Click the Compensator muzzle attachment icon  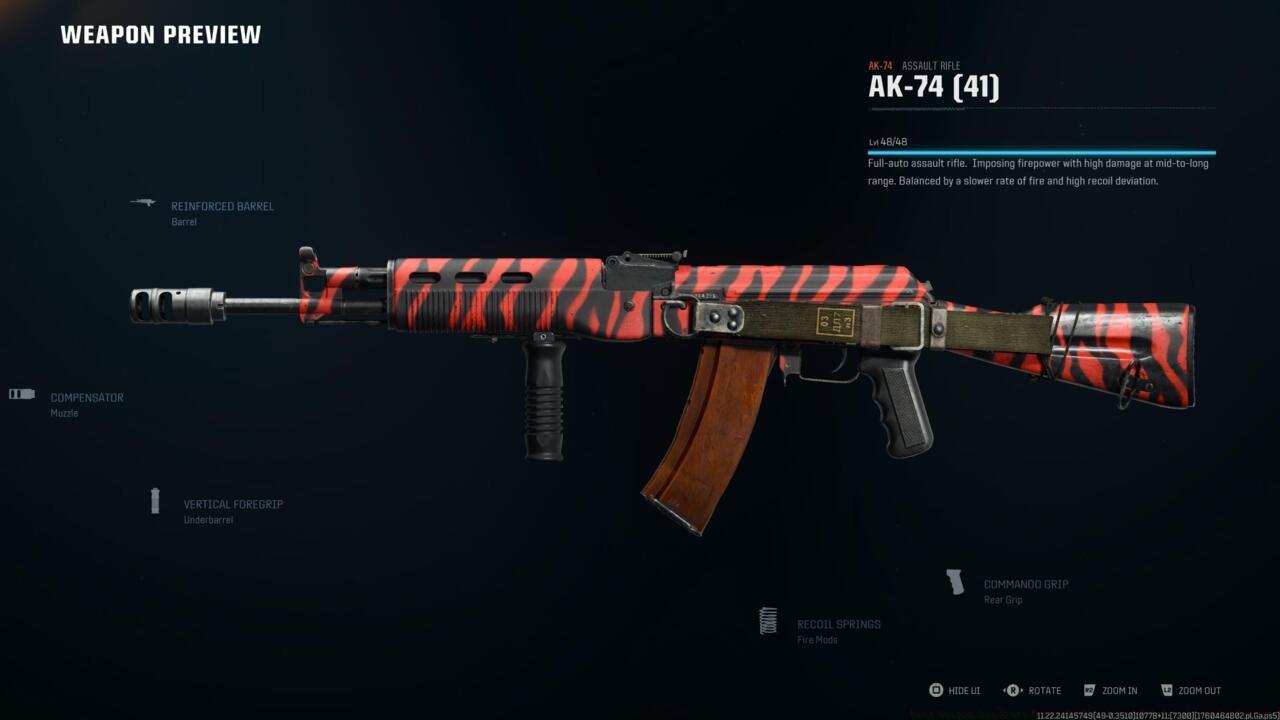[x=21, y=393]
